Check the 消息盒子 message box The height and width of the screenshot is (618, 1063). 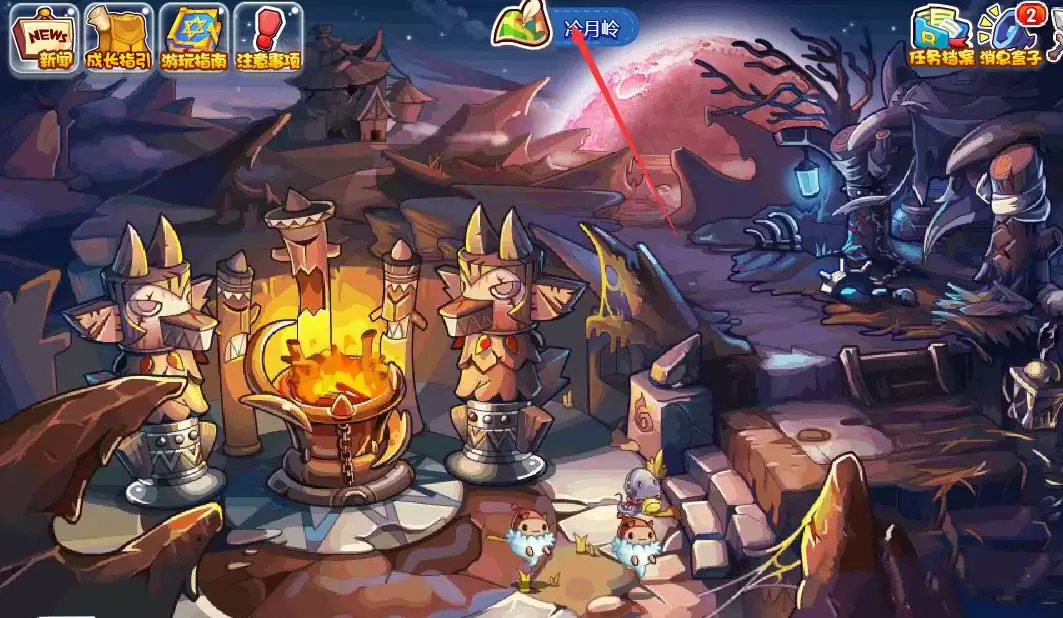[1010, 39]
